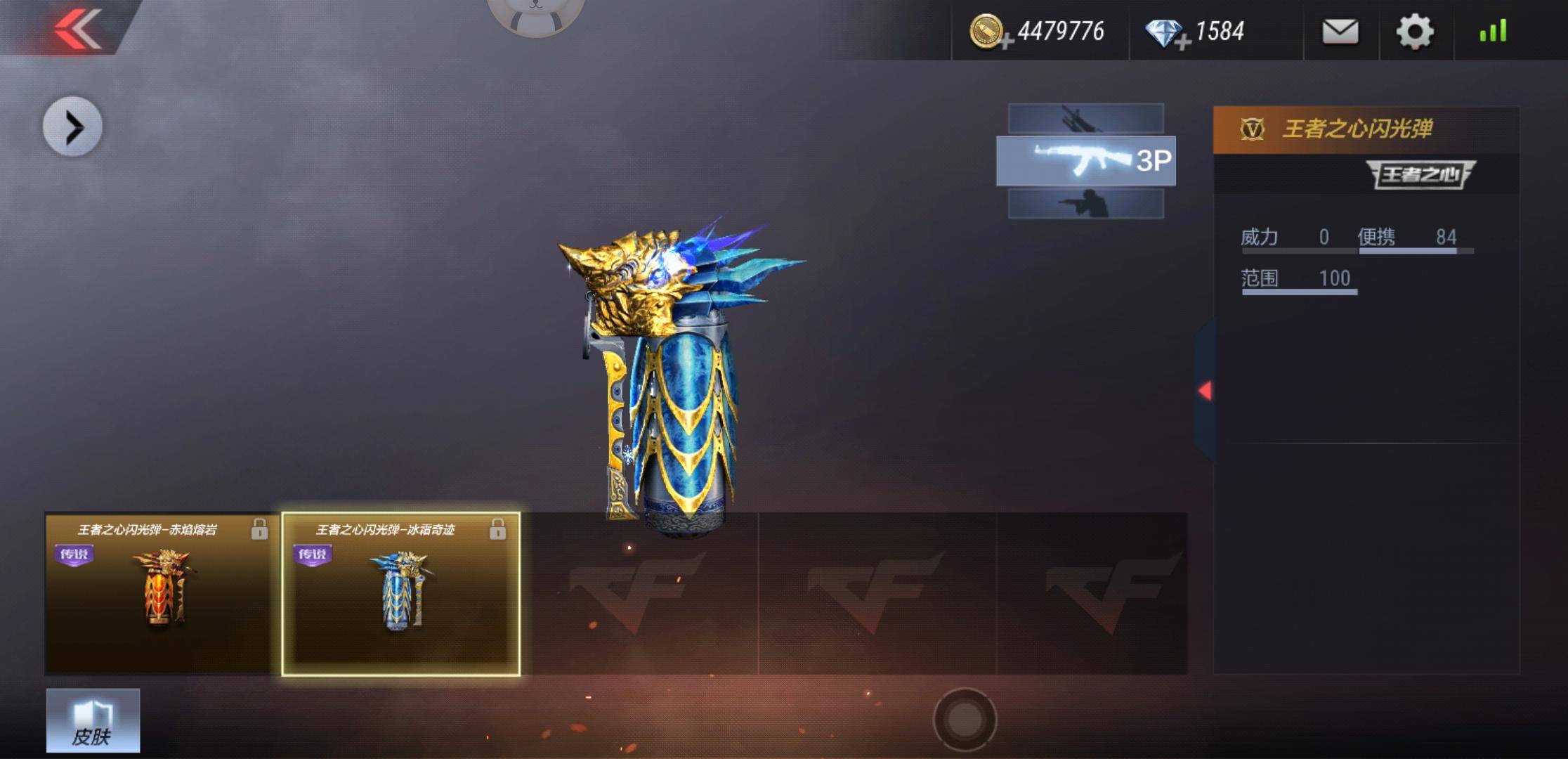Tap the round joystick button at the bottom
The height and width of the screenshot is (759, 1568).
point(965,719)
